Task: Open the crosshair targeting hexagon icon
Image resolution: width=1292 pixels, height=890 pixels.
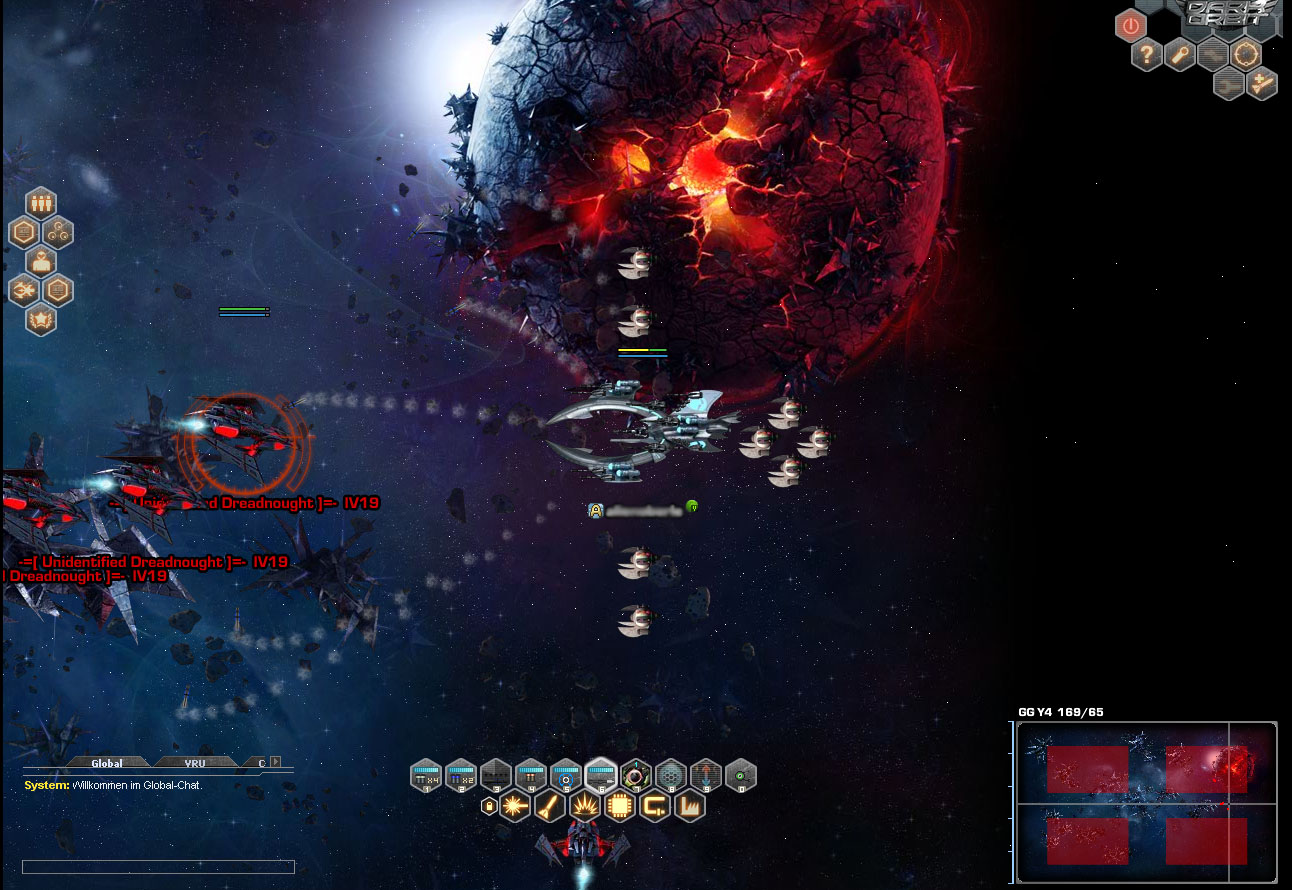Action: pyautogui.click(x=1246, y=54)
